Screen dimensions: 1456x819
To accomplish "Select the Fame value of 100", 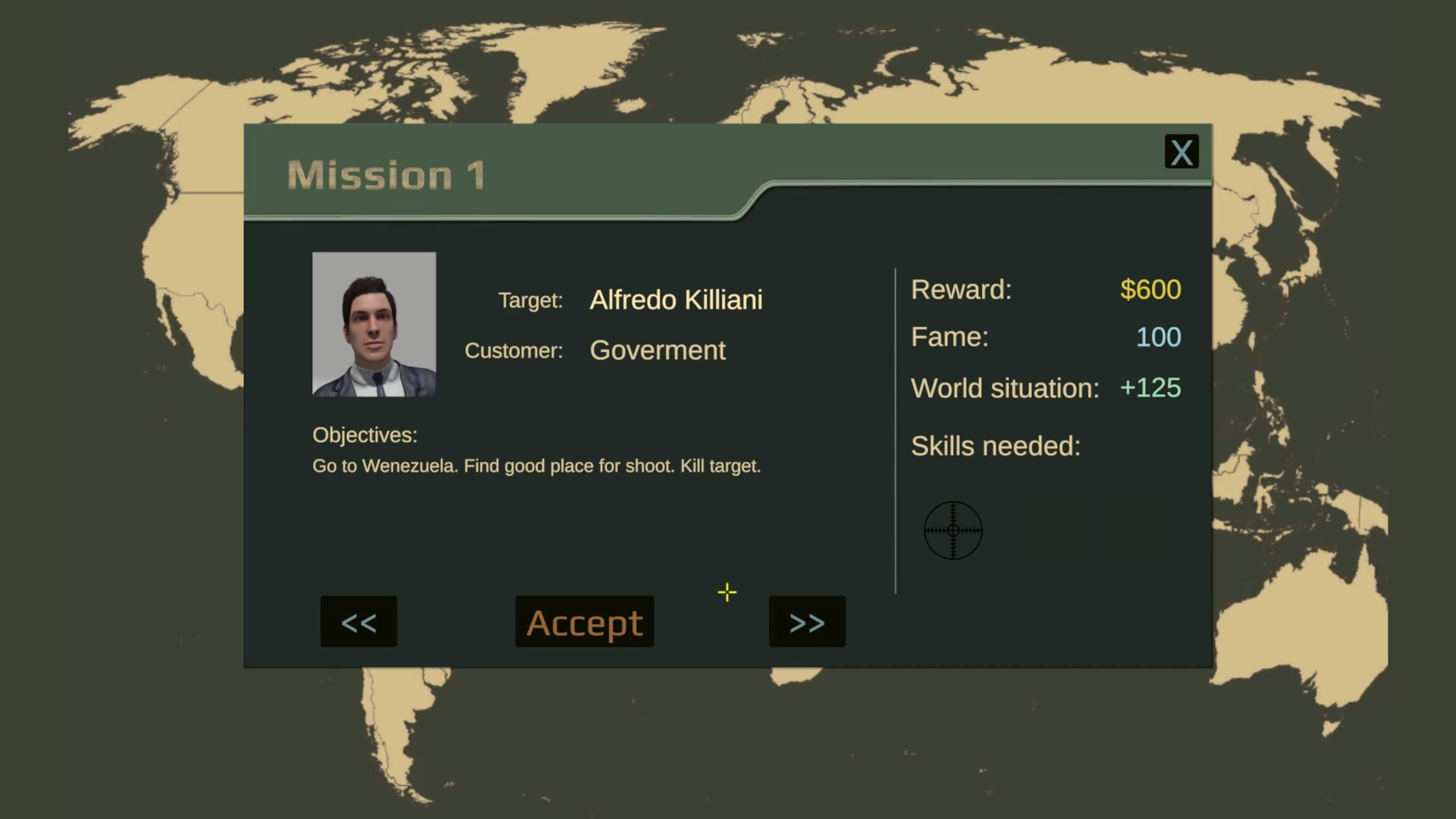I will [x=1159, y=337].
